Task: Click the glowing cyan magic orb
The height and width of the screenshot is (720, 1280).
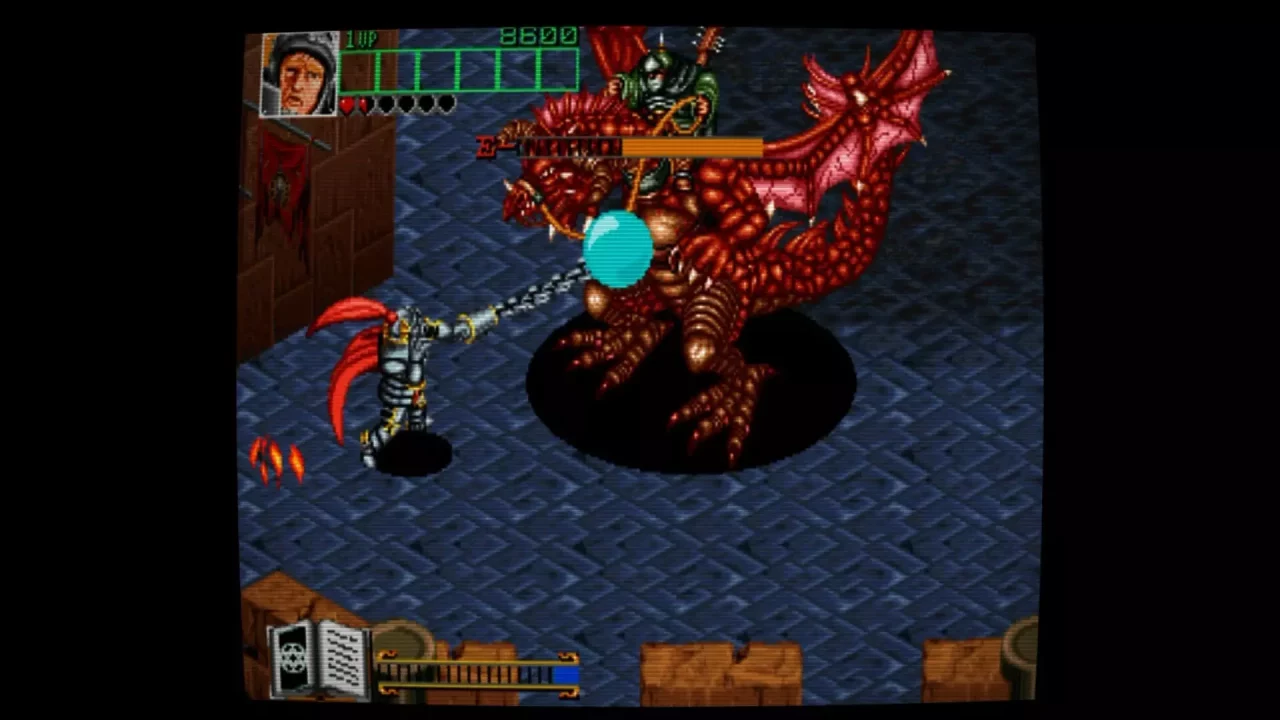Action: pyautogui.click(x=618, y=247)
